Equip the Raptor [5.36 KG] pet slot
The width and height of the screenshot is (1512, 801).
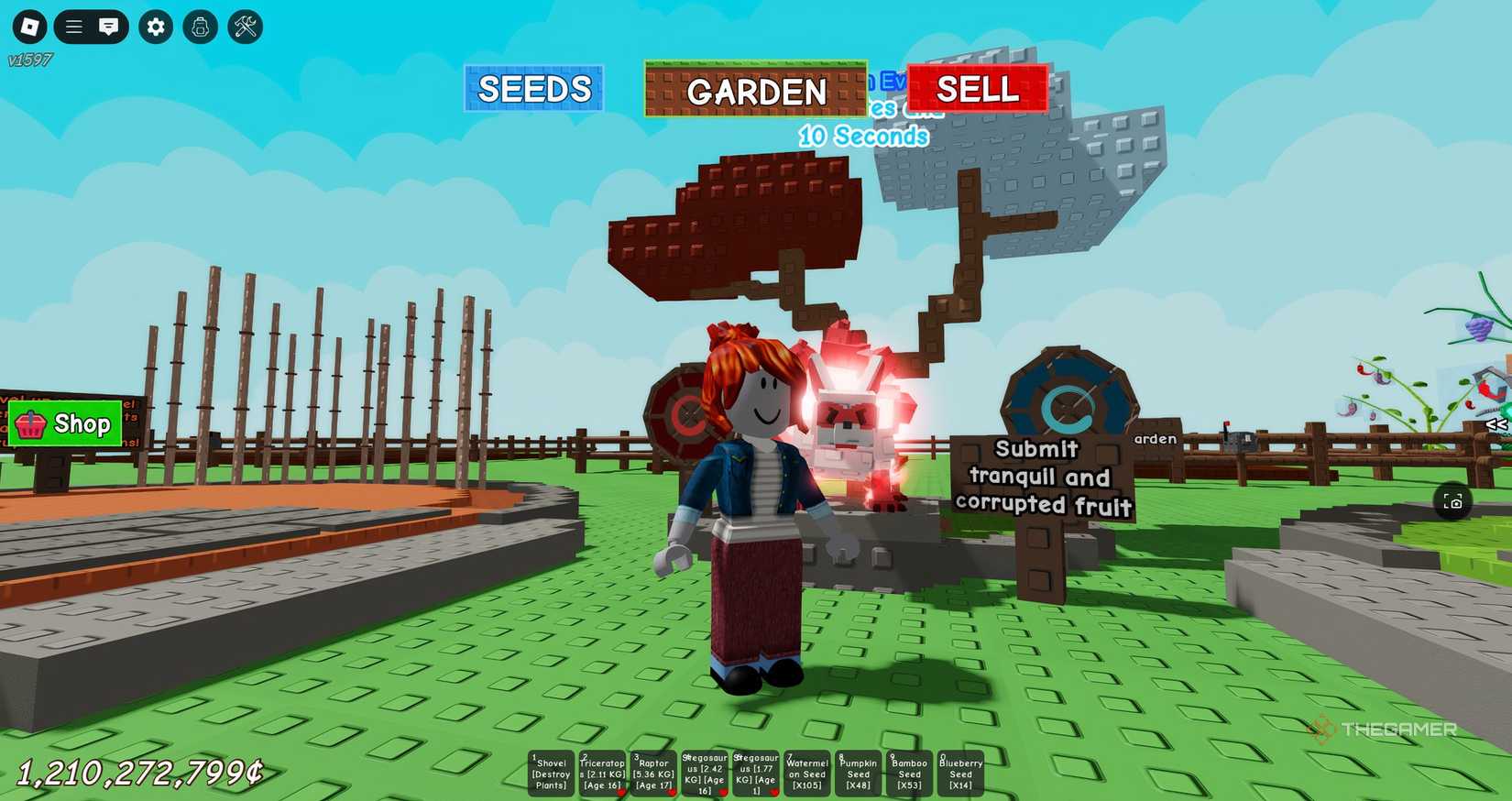654,773
